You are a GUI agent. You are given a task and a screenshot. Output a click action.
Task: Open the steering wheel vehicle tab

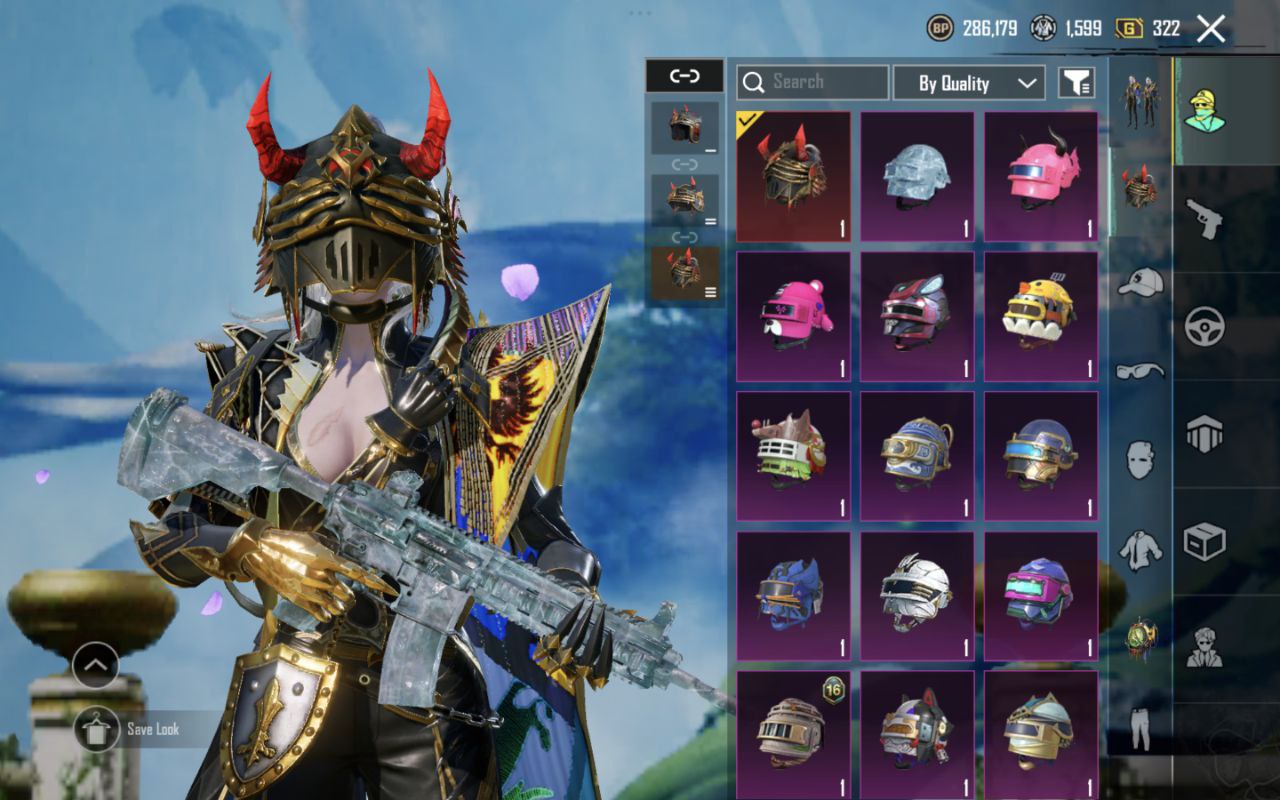1204,326
